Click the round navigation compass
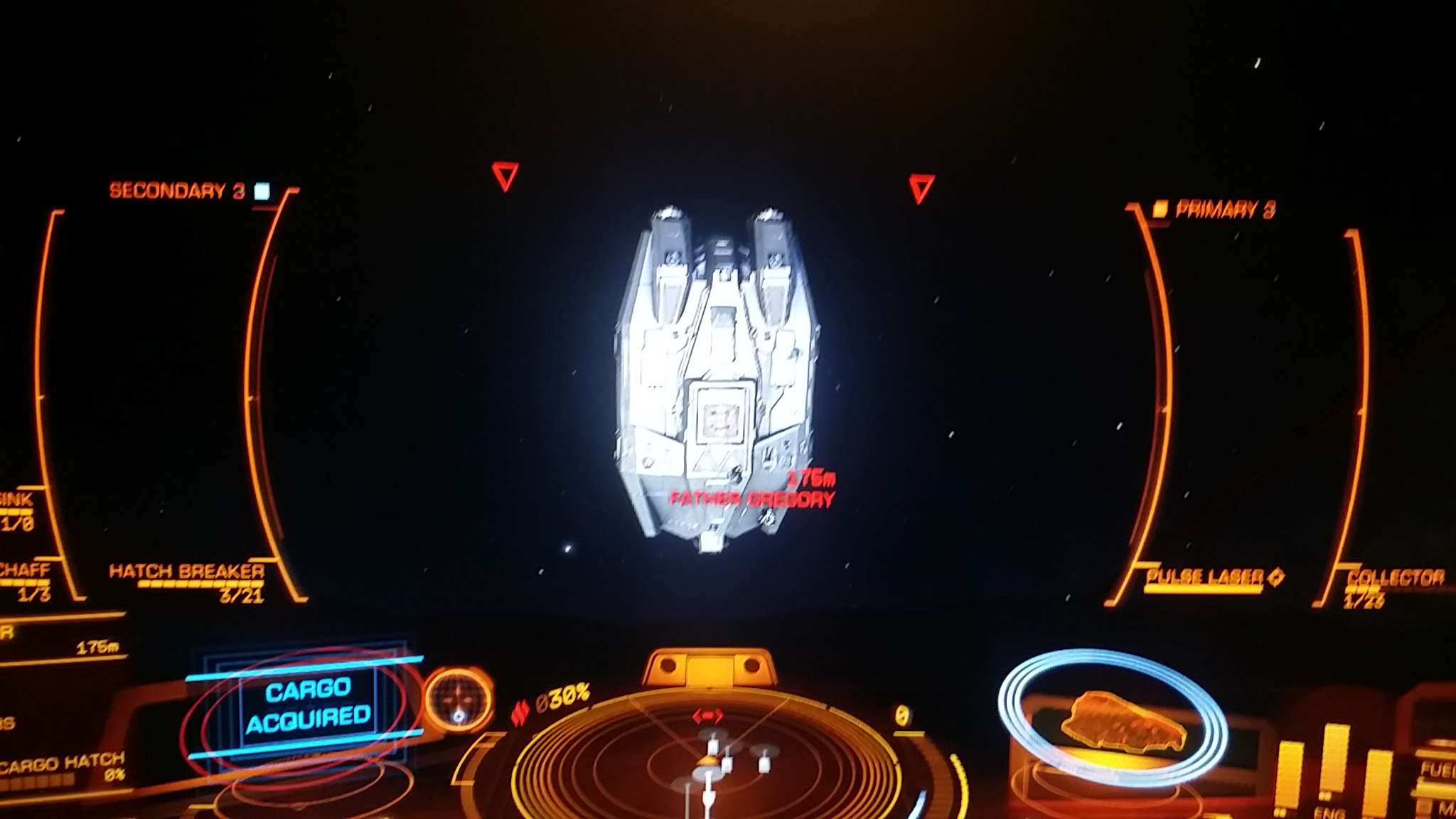Screen dimensions: 1456x819 (x=459, y=700)
